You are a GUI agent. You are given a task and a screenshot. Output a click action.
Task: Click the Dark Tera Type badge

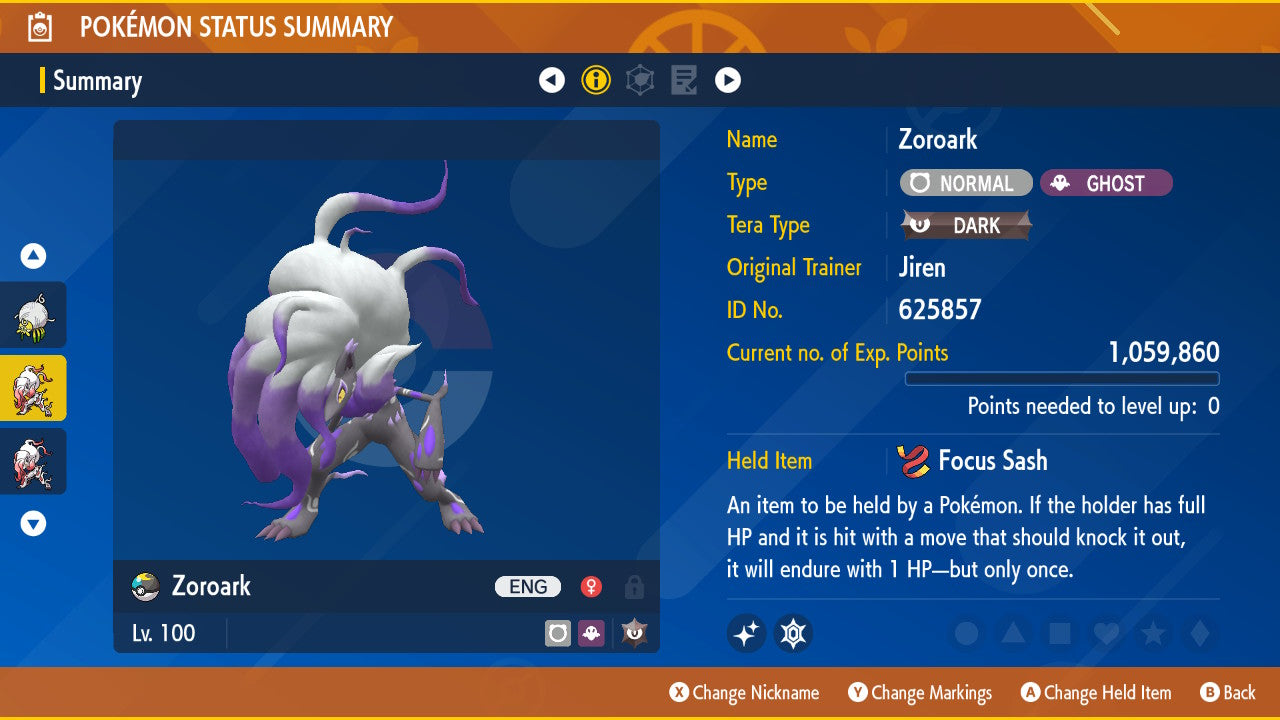(966, 226)
